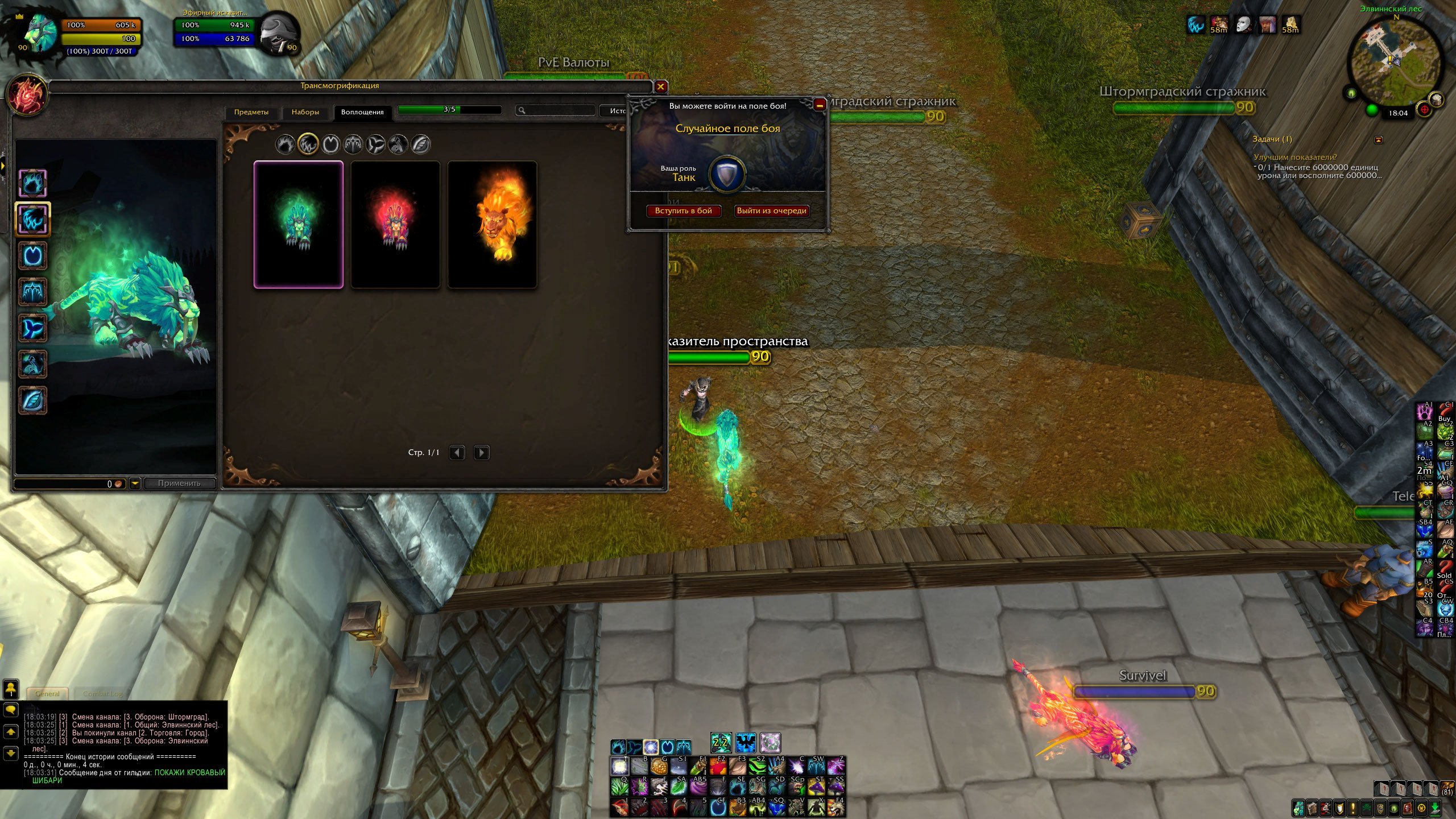
Task: Select the General chat tab
Action: 47,693
